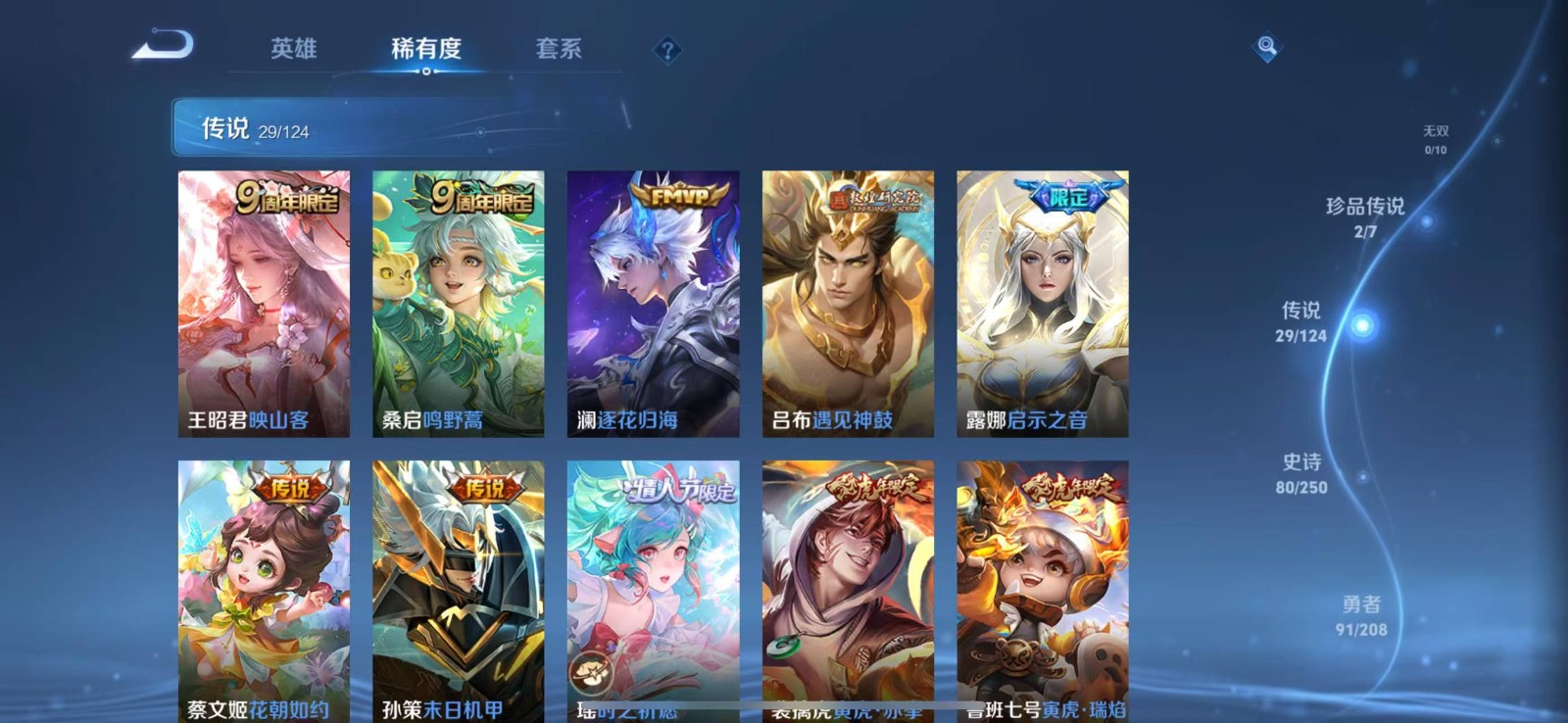Open the 套系 tab
Image resolution: width=1568 pixels, height=723 pixels.
click(559, 48)
